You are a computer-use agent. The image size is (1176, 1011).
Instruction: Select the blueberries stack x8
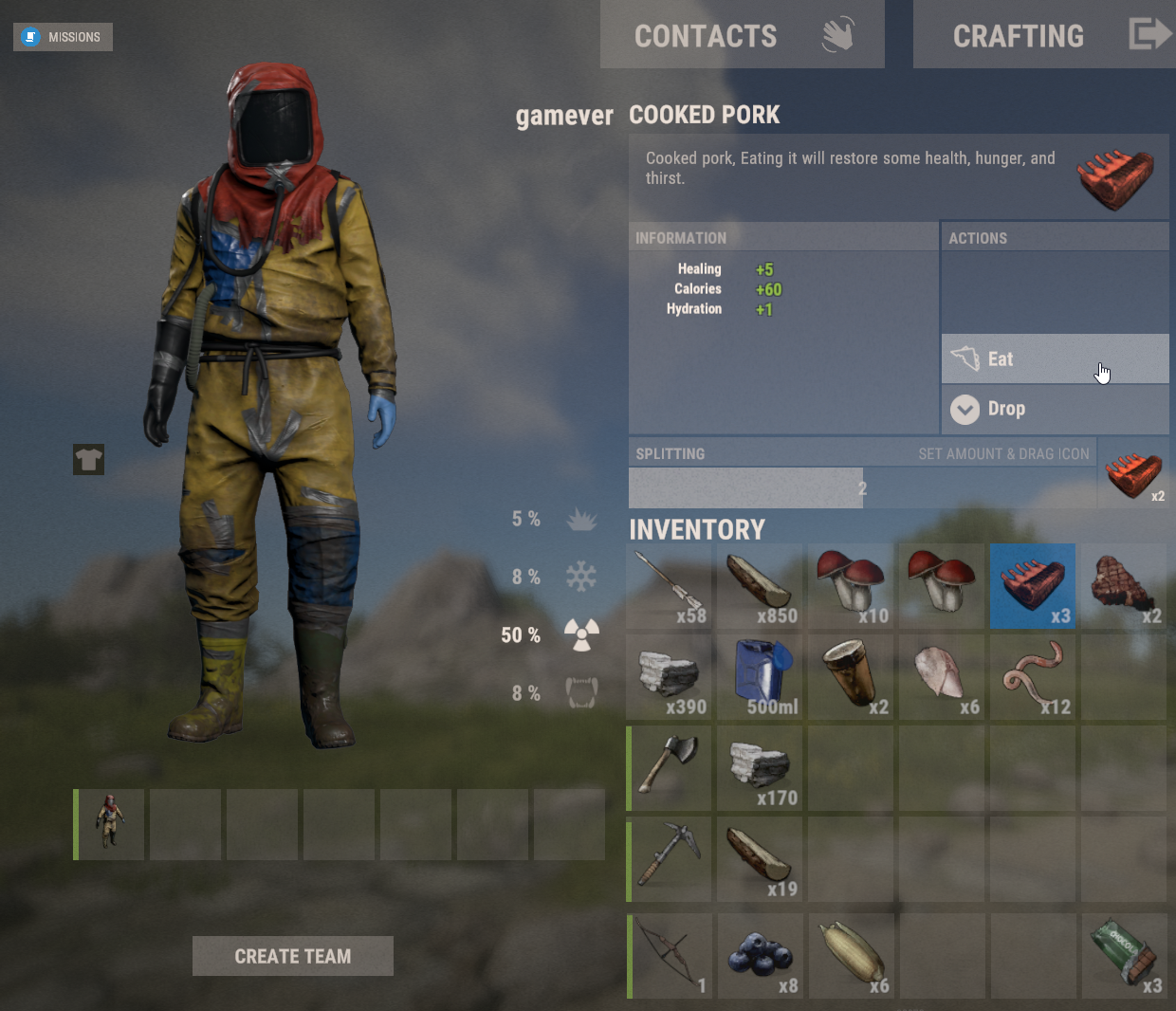point(760,956)
